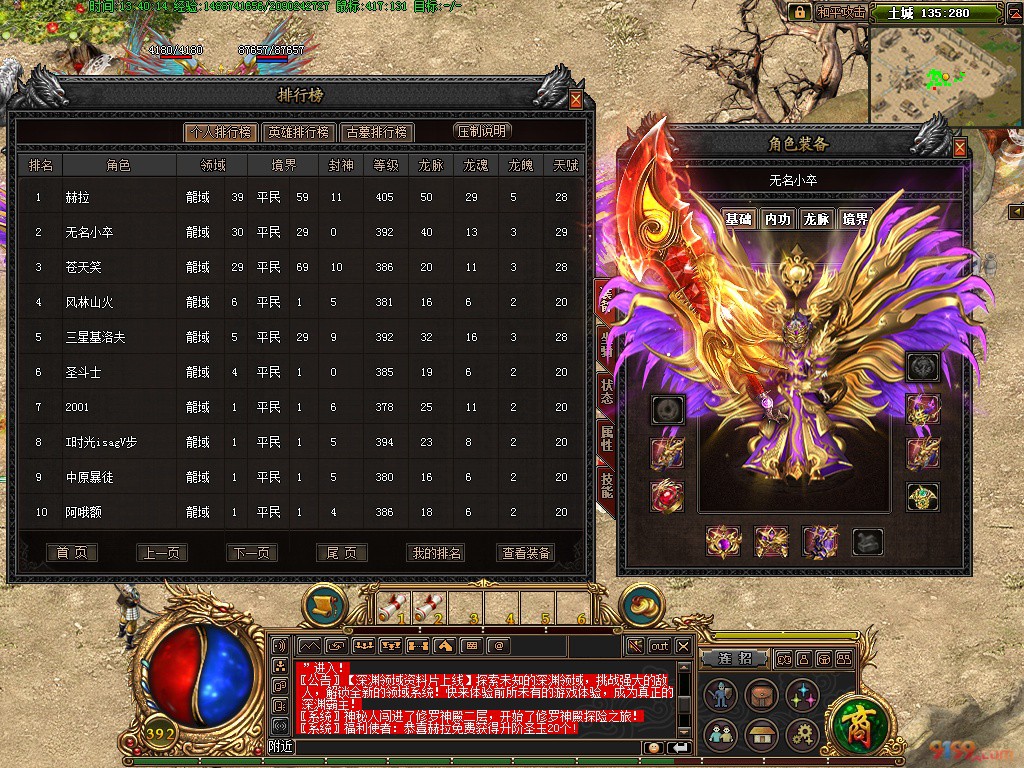Select the ranking row for 赫拉

click(78, 197)
